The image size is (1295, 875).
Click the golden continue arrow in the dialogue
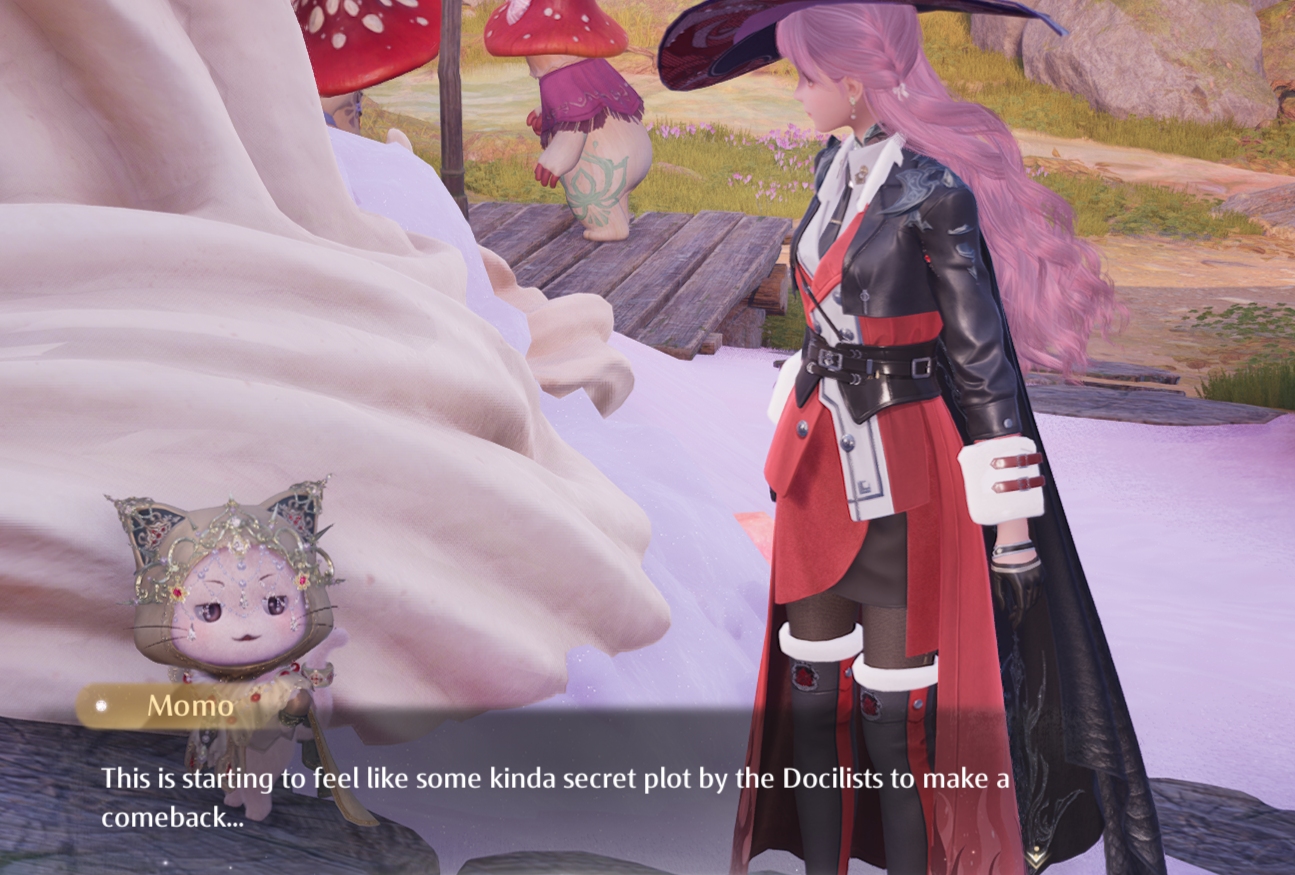pos(1037,858)
